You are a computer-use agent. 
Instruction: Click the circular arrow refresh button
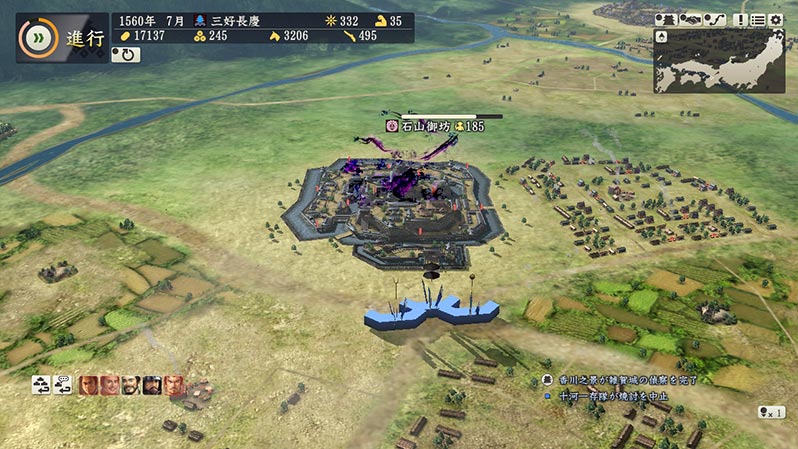pos(126,55)
